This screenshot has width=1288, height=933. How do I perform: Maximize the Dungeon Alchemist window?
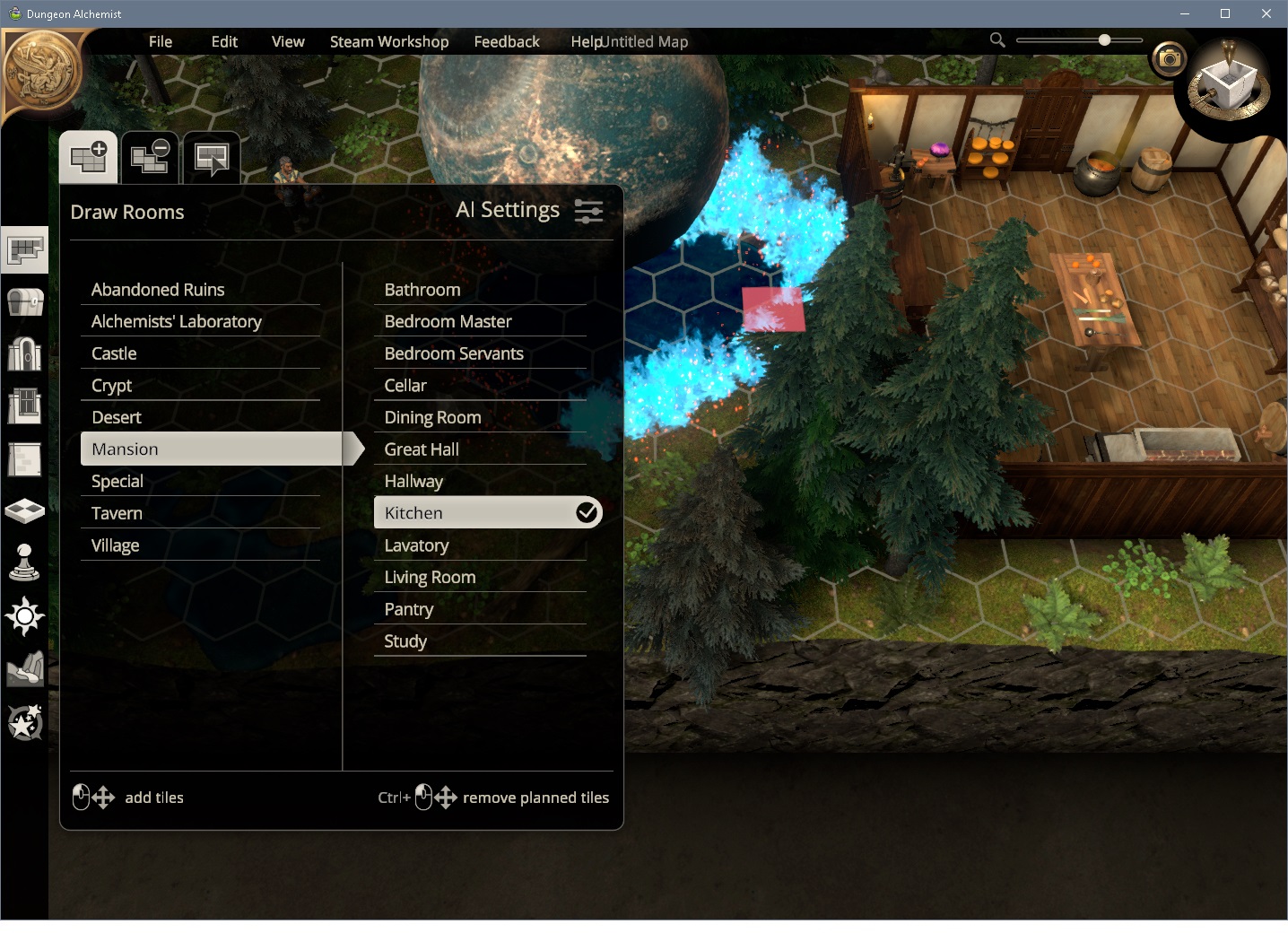1225,13
